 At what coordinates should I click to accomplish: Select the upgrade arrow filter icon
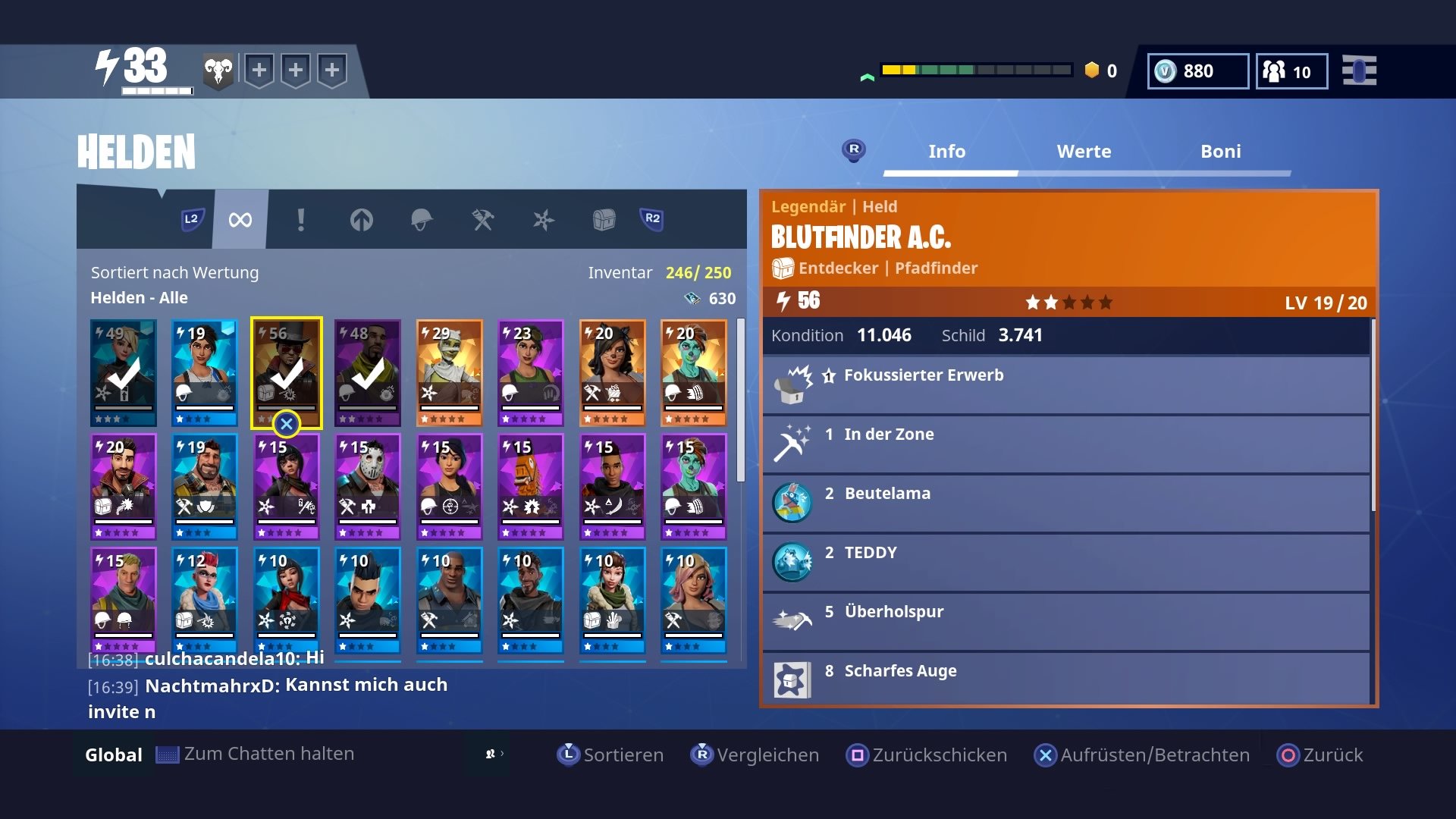(x=362, y=220)
